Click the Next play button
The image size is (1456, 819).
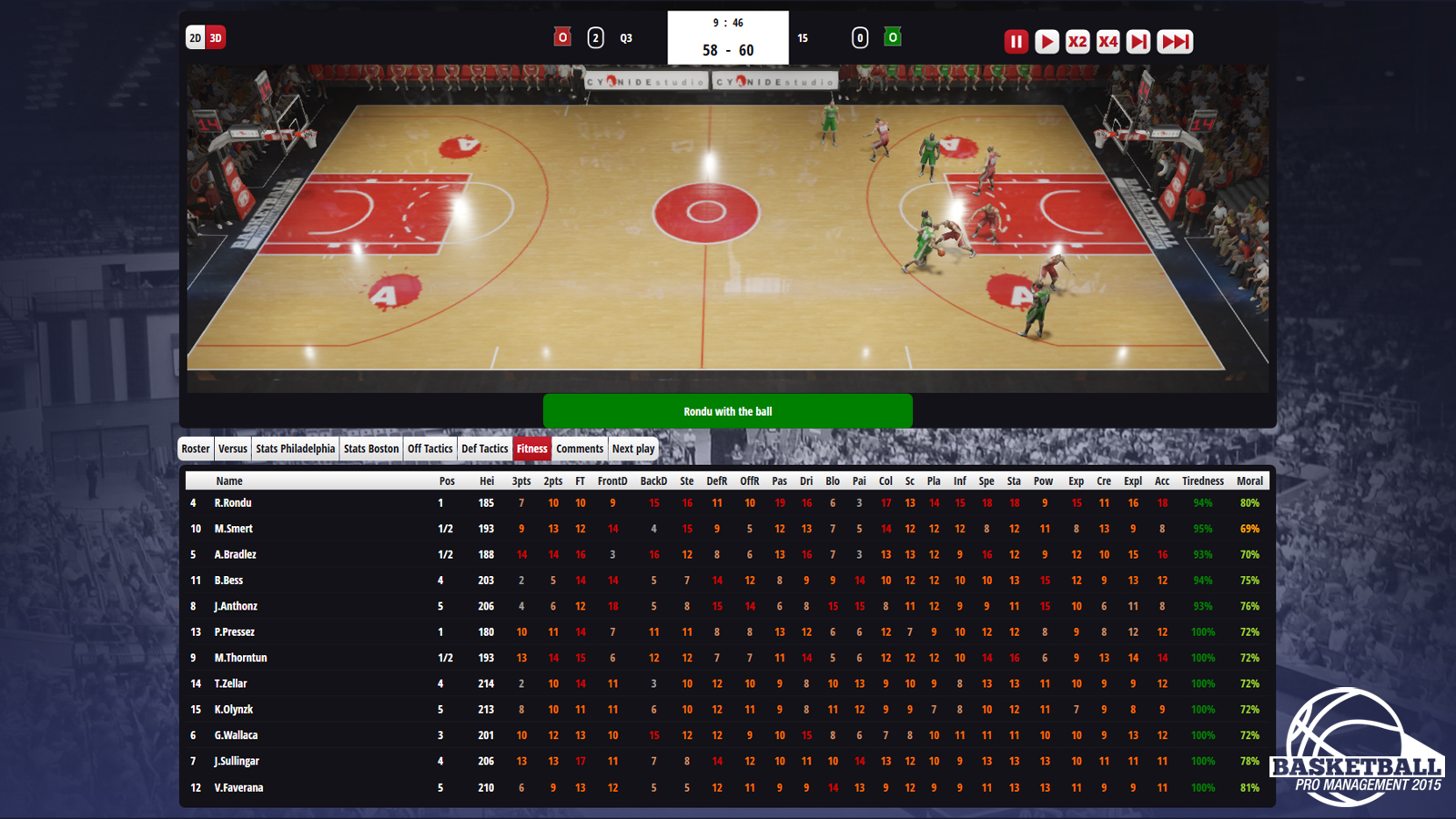(x=634, y=449)
